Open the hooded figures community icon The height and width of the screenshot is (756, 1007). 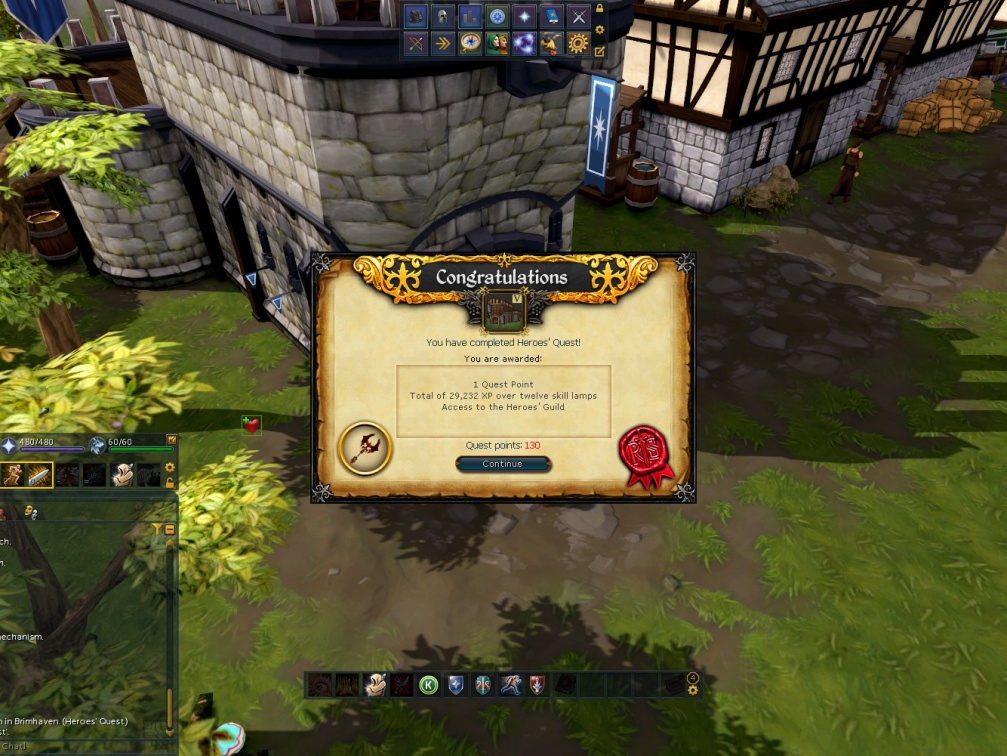click(x=496, y=43)
